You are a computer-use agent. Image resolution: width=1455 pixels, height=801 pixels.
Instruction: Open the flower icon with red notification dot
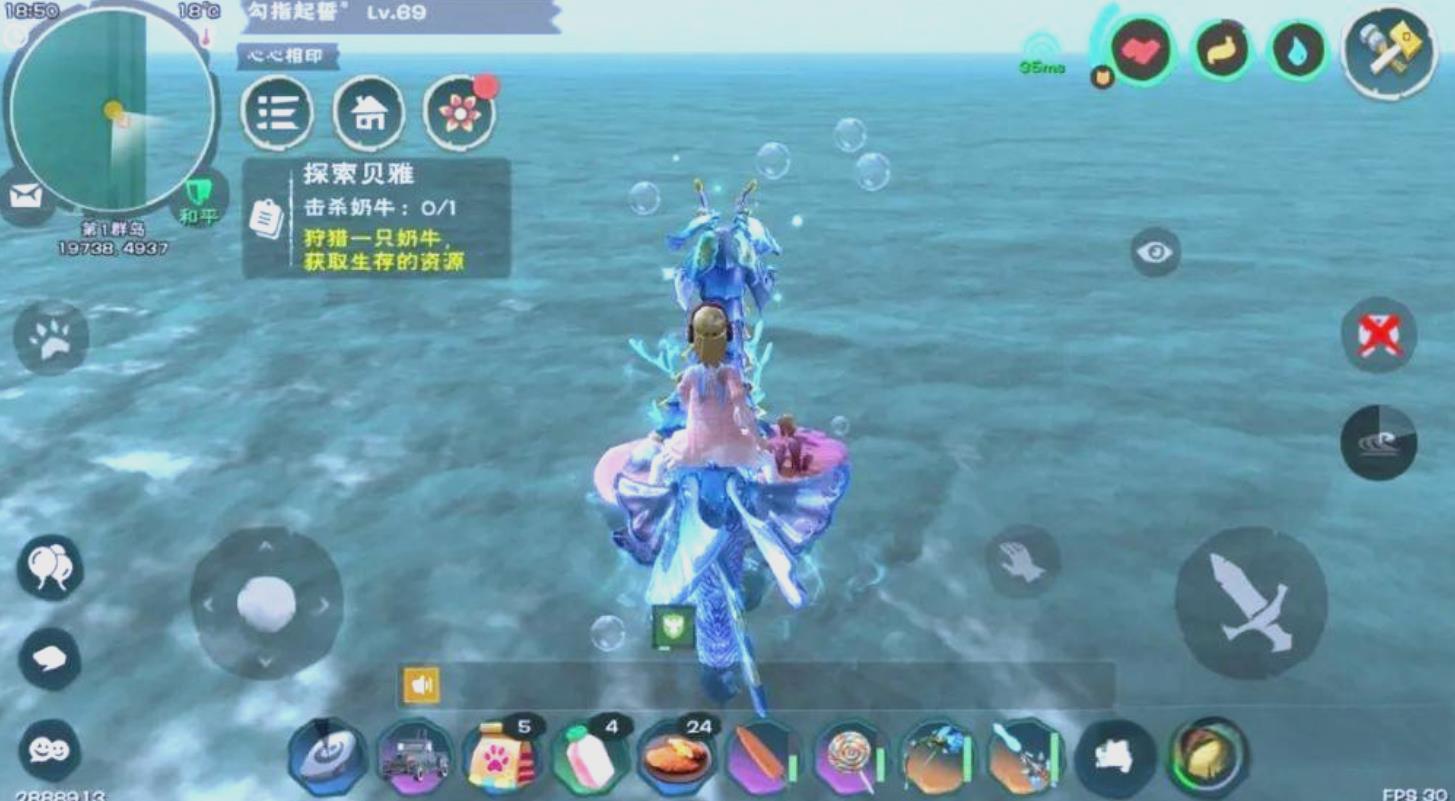pos(459,115)
